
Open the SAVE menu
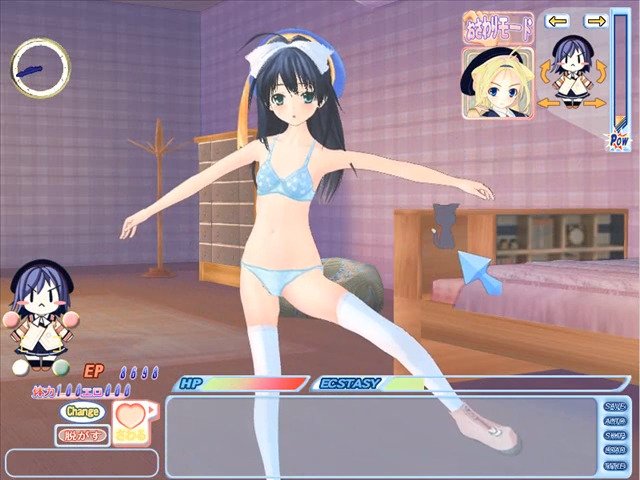[616, 406]
